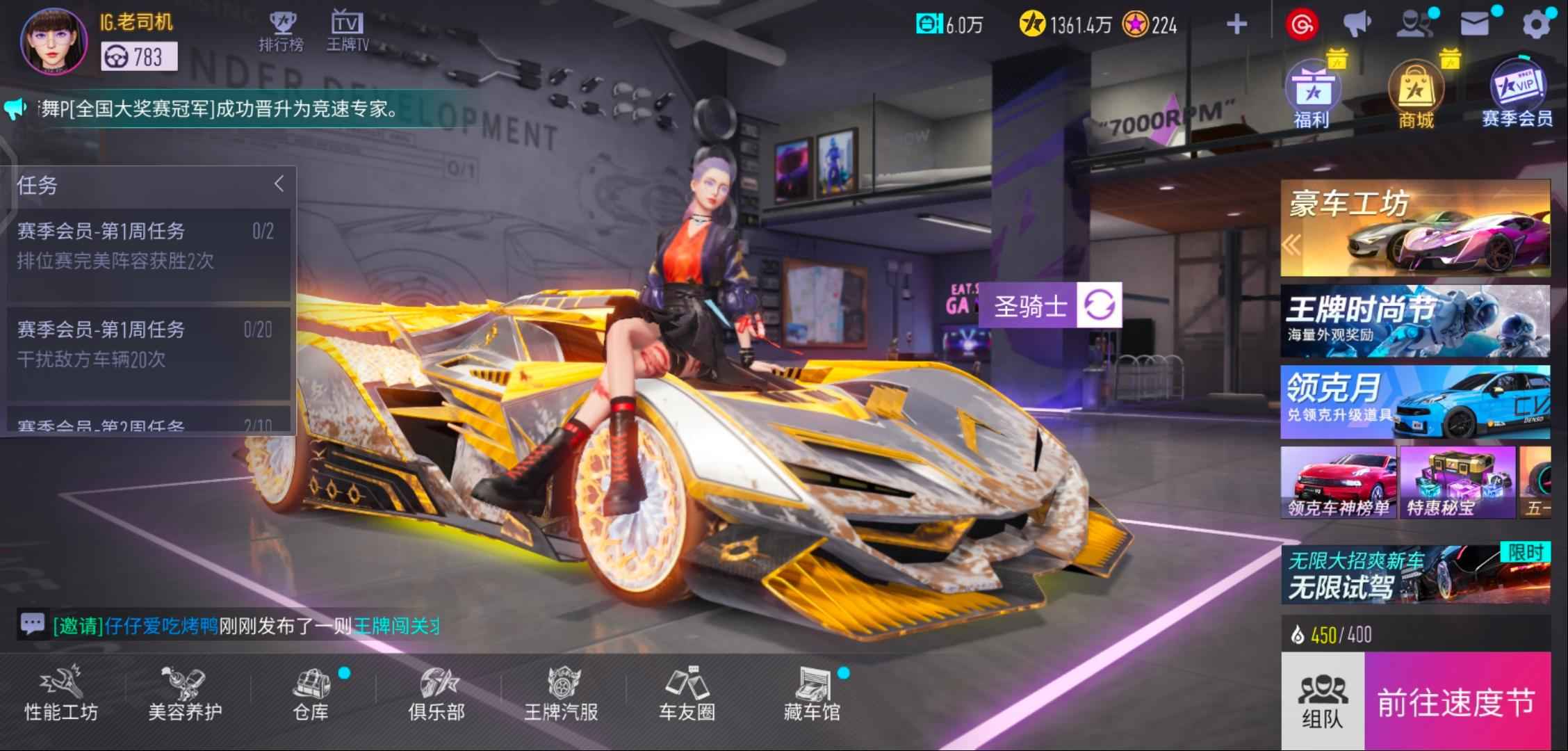Collapse the 任务 task panel arrow
The height and width of the screenshot is (751, 1568).
279,184
